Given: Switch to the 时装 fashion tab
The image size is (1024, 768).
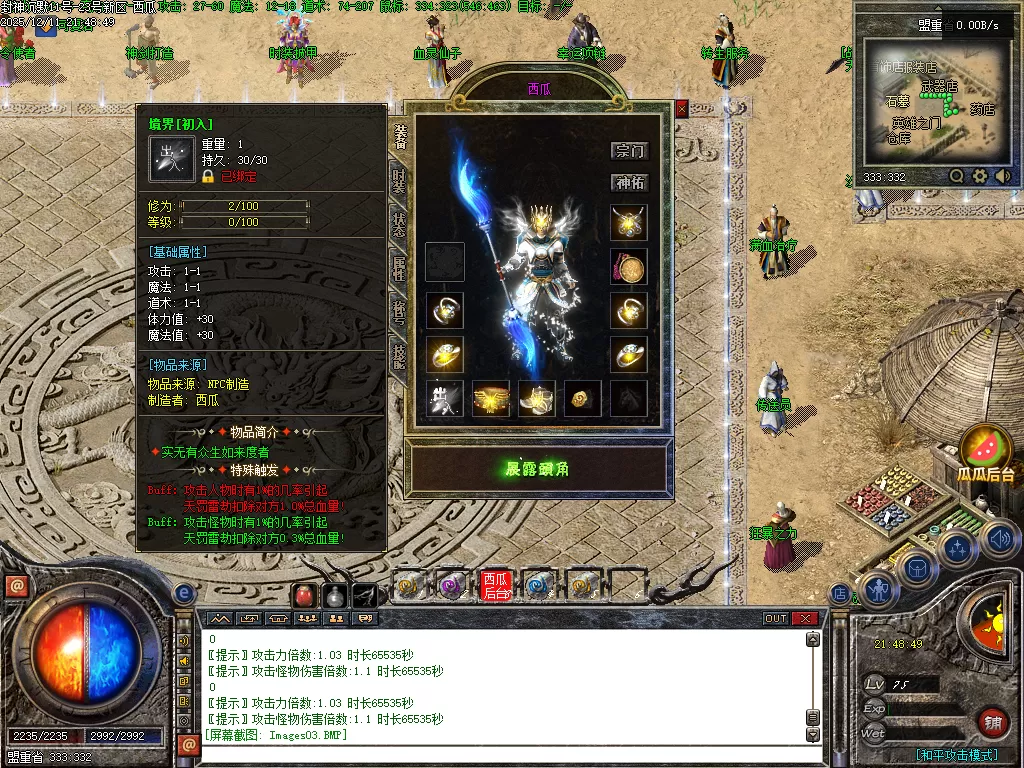Looking at the screenshot, I should (x=398, y=181).
